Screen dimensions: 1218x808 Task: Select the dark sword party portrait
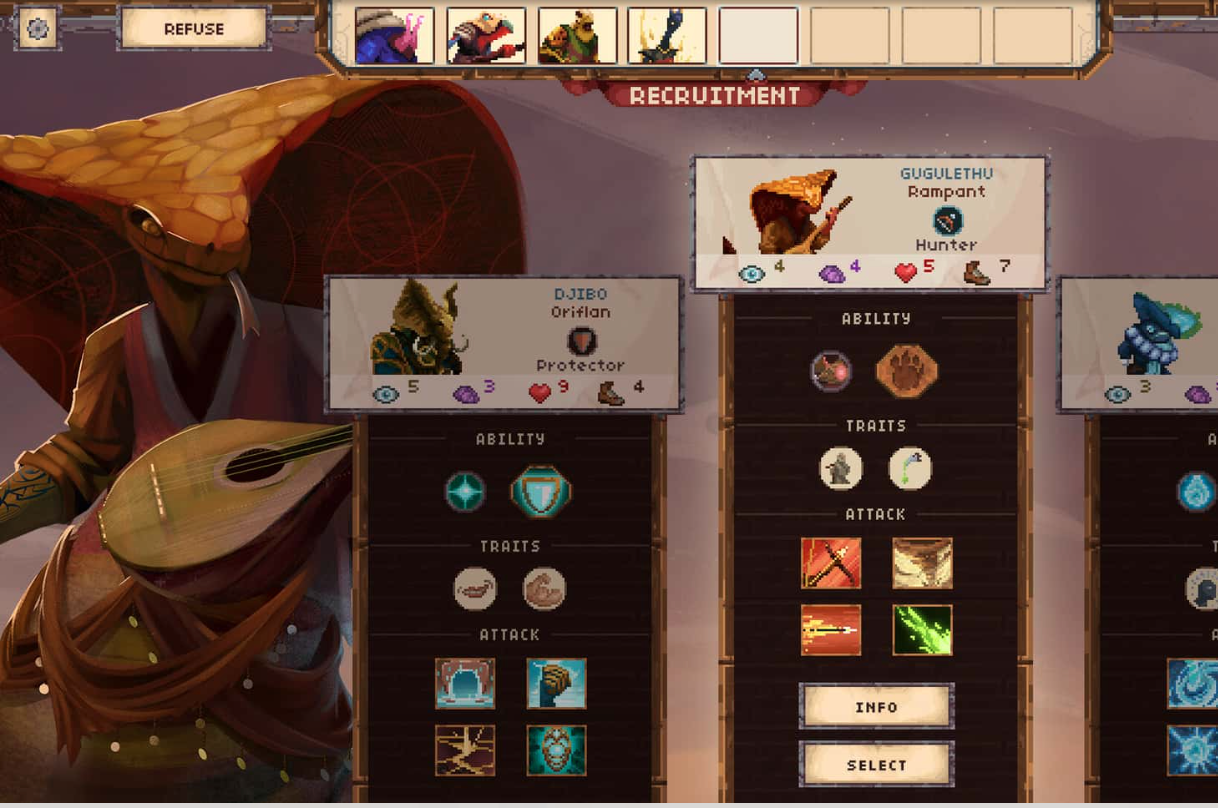coord(667,36)
